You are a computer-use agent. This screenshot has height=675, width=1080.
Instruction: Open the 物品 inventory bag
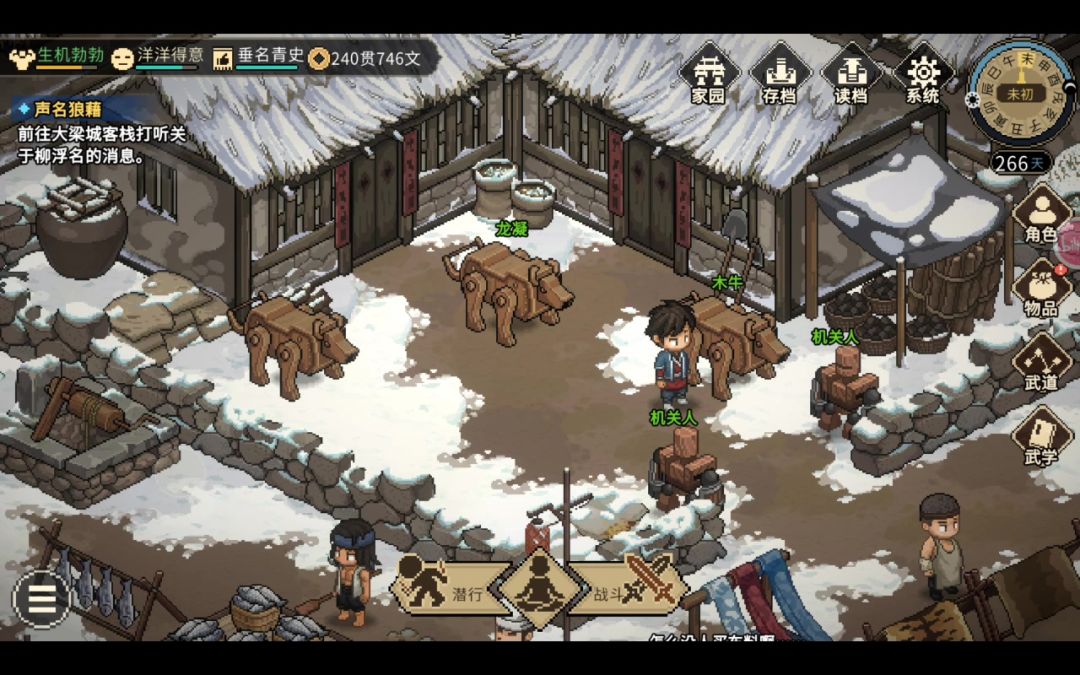pos(1041,290)
